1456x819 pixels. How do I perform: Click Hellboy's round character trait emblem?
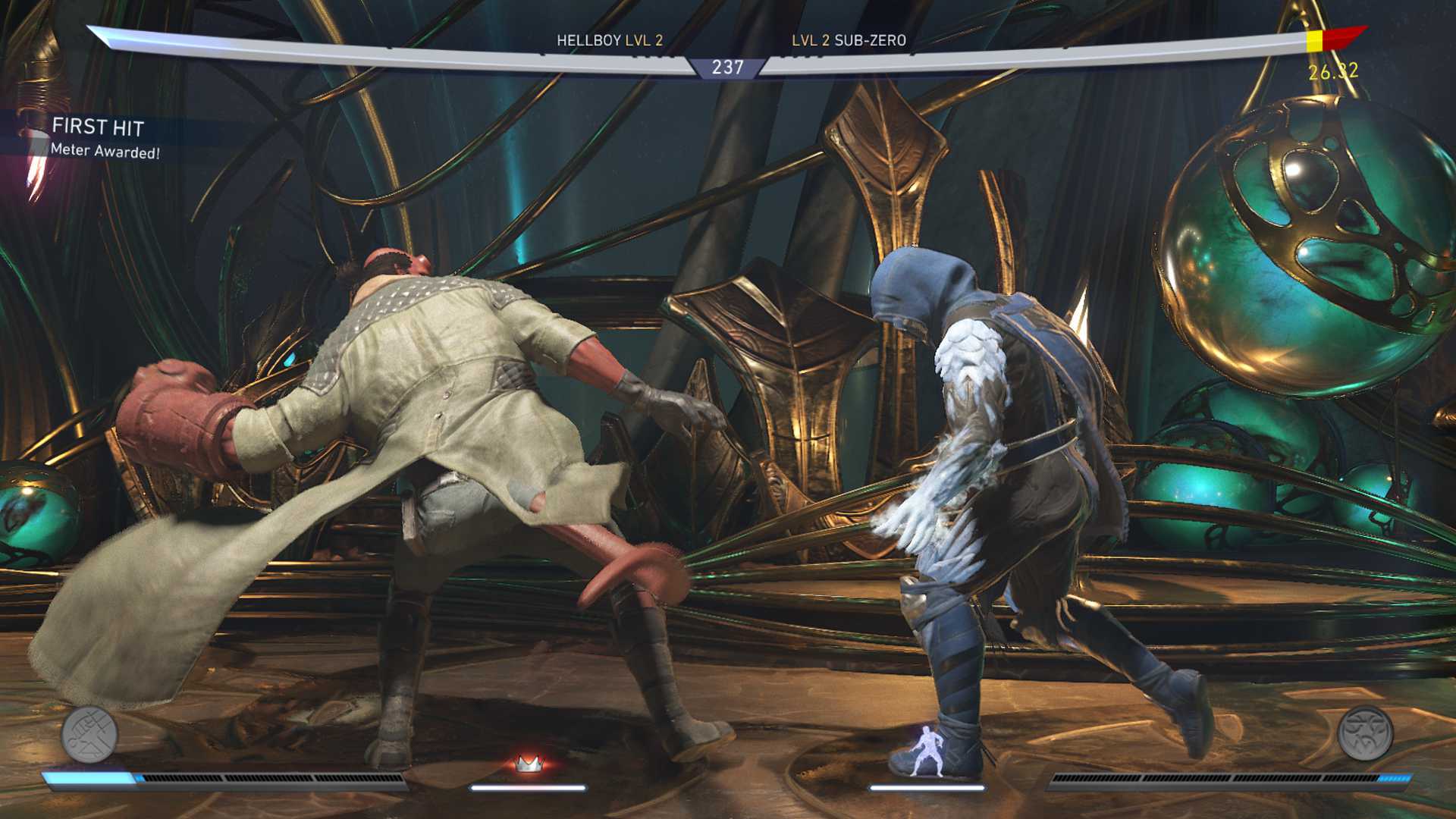tap(89, 734)
